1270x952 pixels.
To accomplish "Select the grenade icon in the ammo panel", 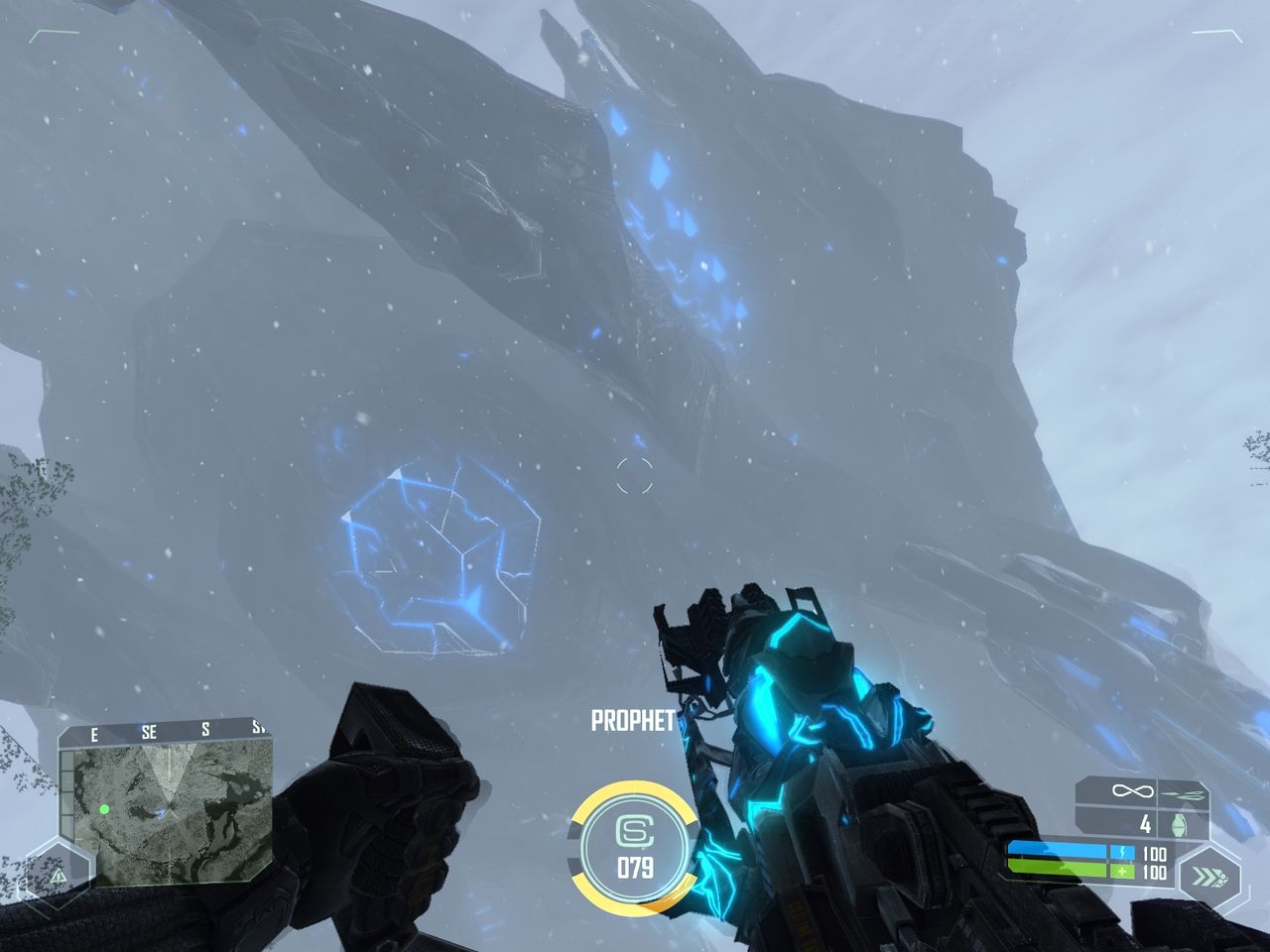I will (1178, 825).
